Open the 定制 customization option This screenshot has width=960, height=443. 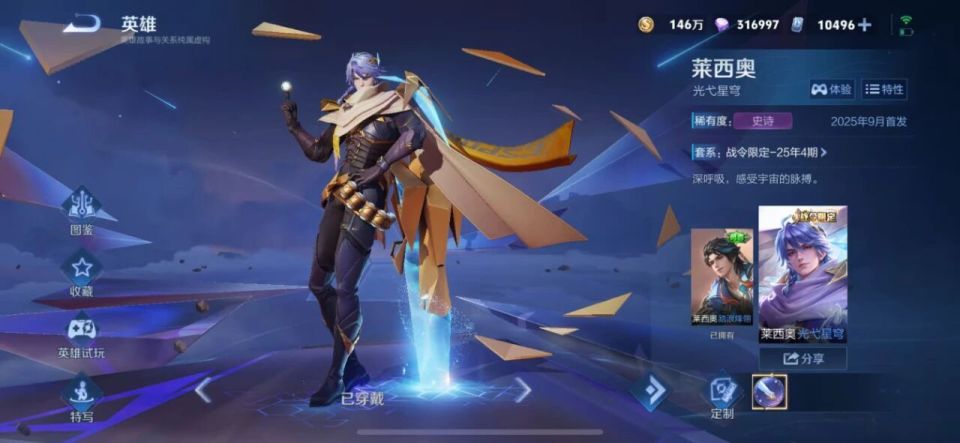(722, 394)
